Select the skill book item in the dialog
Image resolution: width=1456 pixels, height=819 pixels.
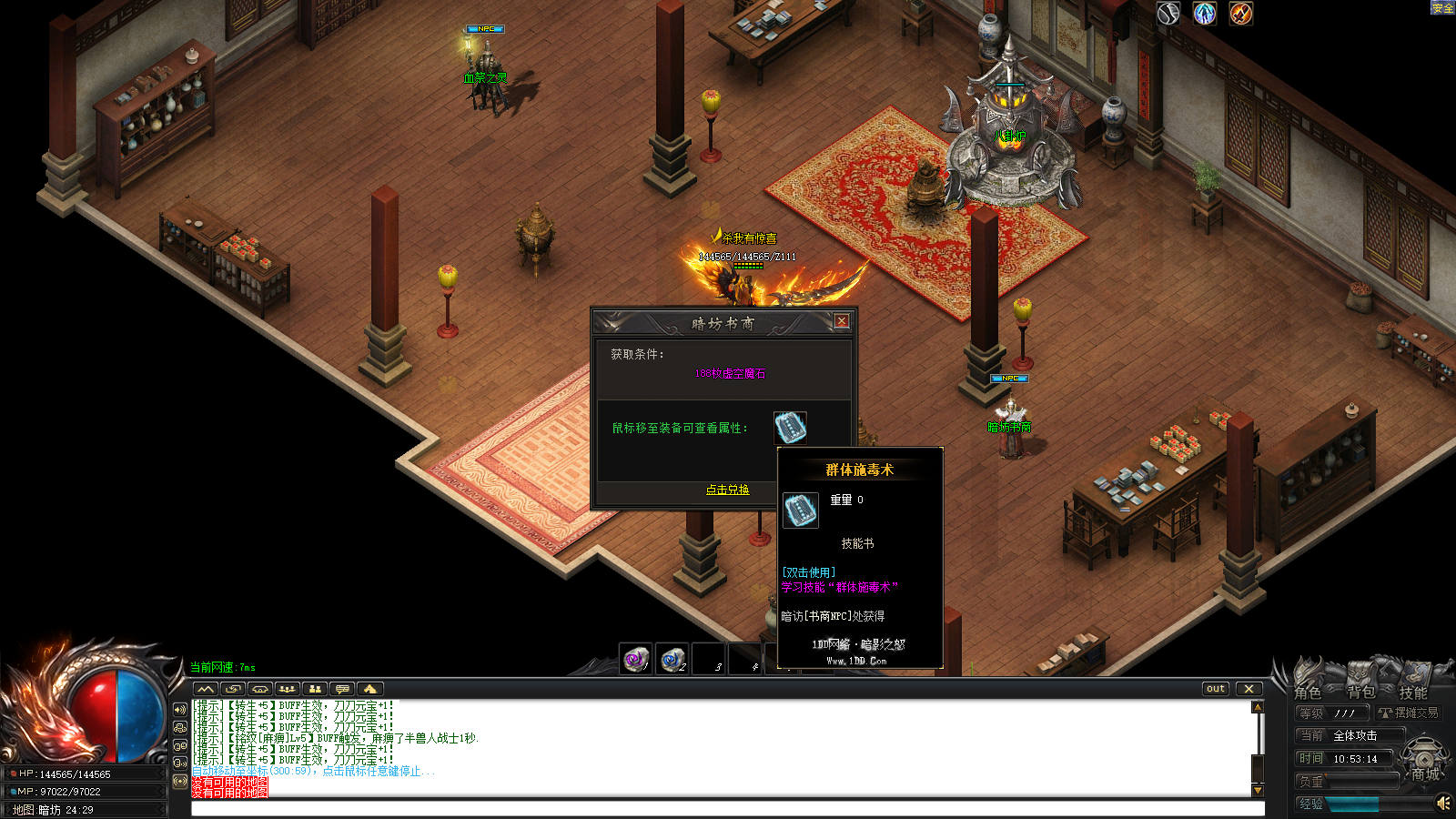click(790, 427)
